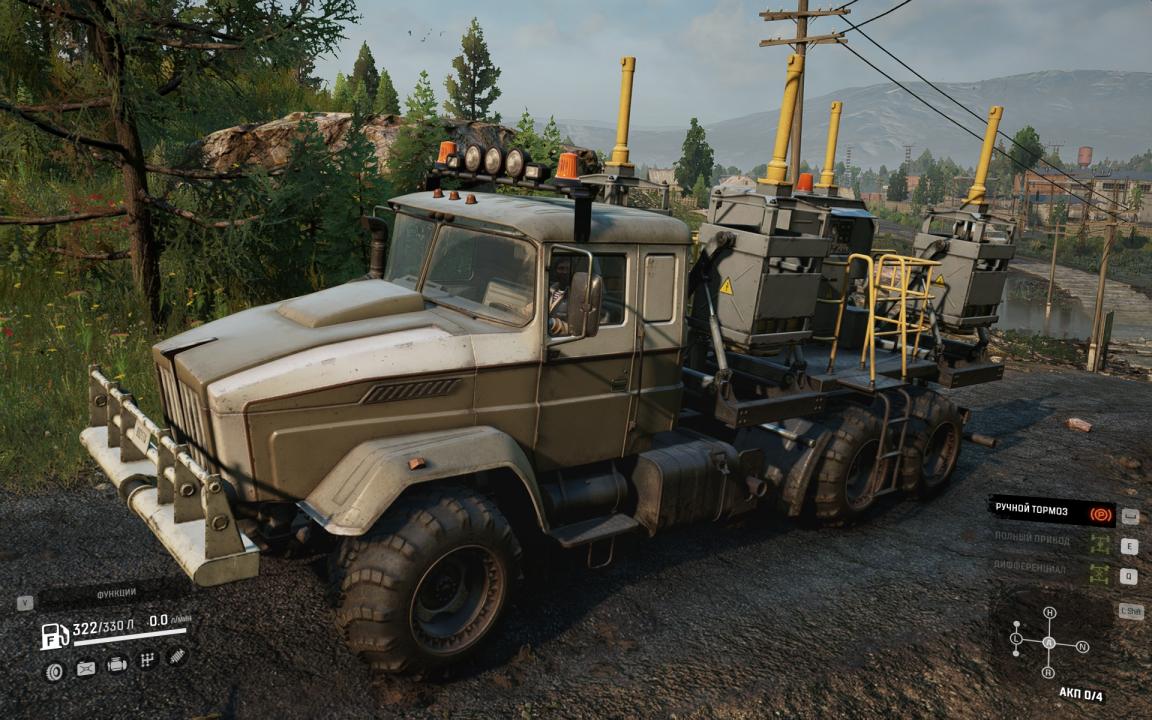Screen dimensions: 1152x720
Task: Click the fuel tank damage icon
Action: tap(86, 668)
